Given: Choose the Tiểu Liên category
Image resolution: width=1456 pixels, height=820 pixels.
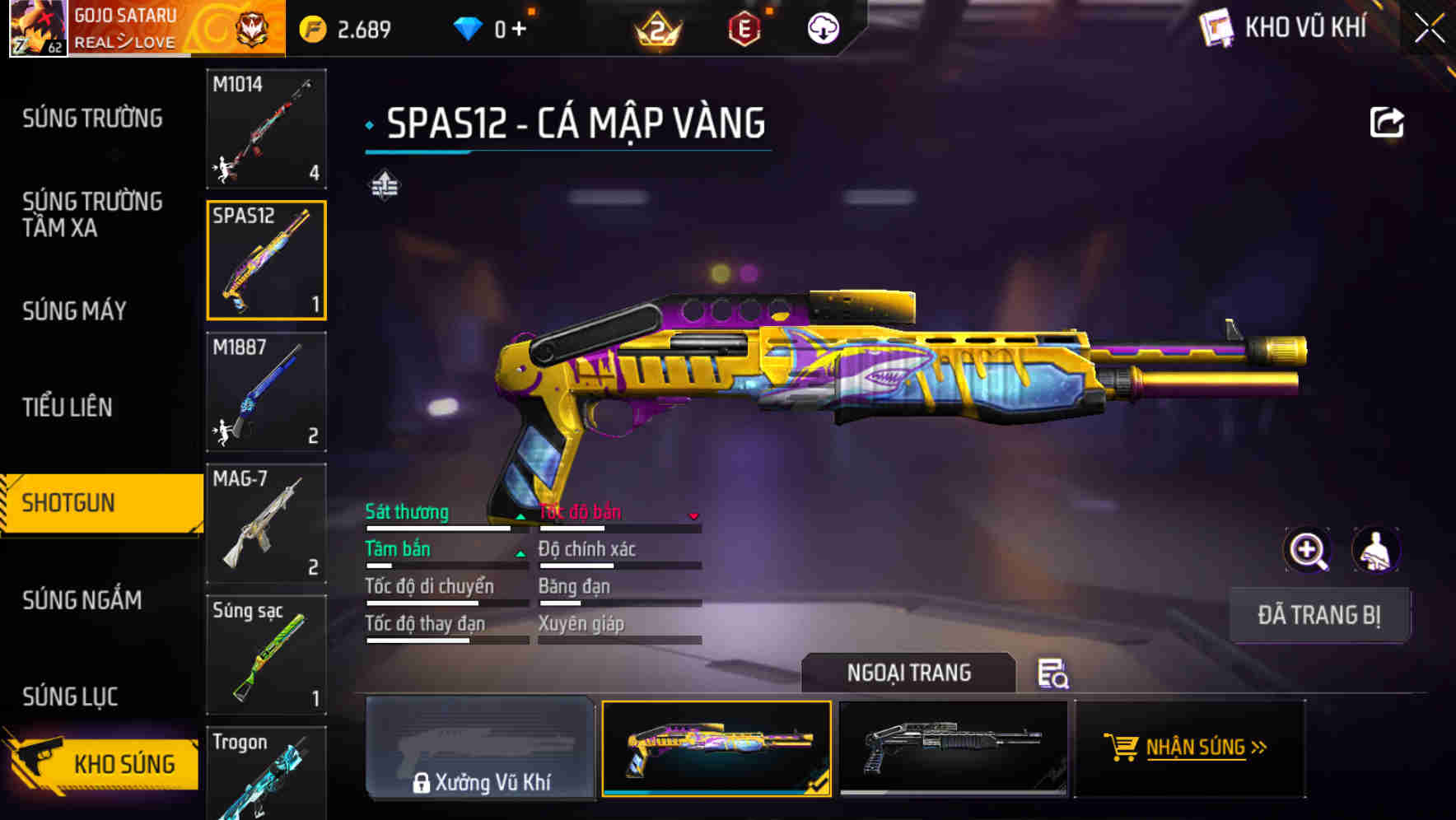Looking at the screenshot, I should pos(68,407).
